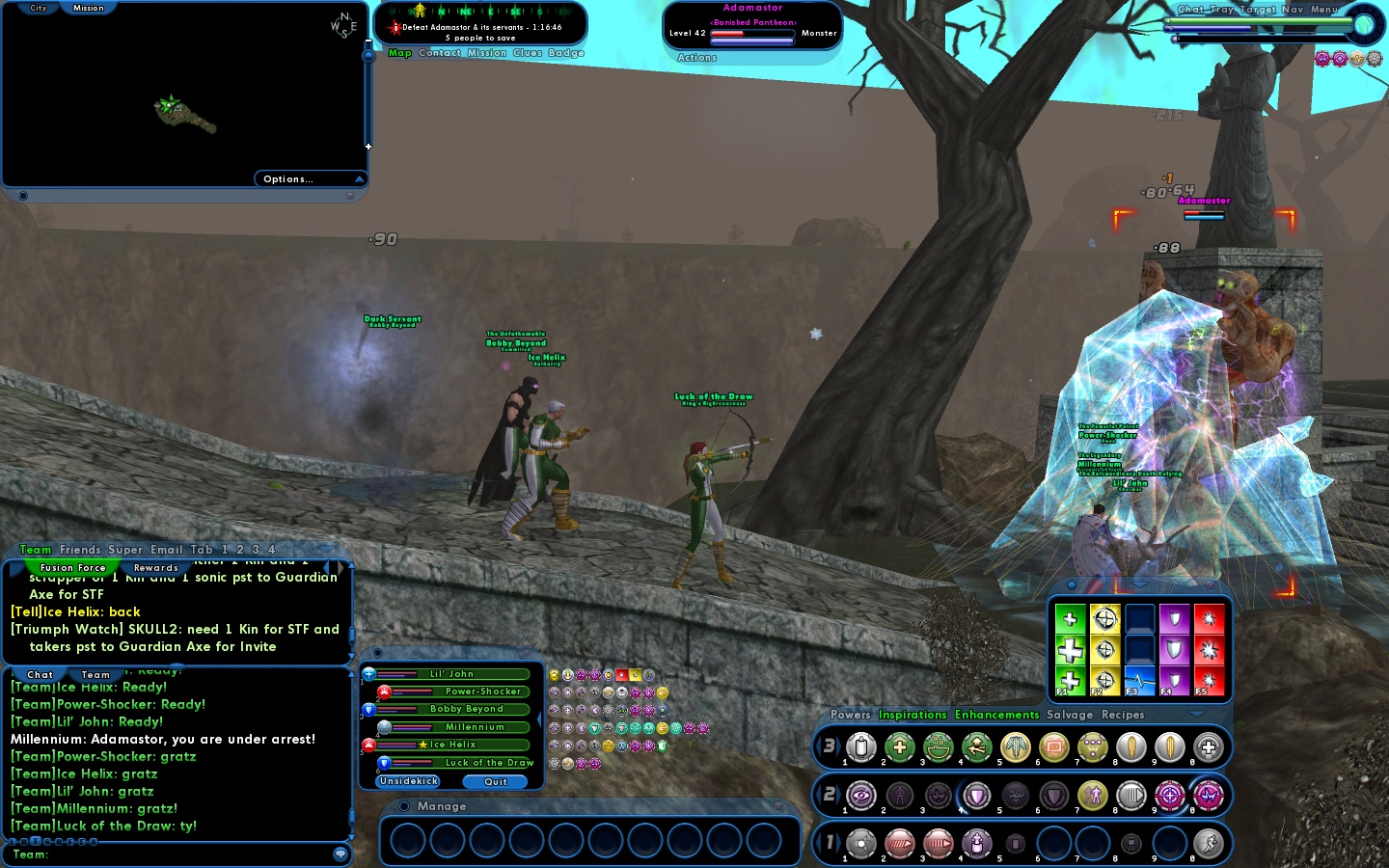Close the Manage tray window
The image size is (1389, 868).
point(778,806)
